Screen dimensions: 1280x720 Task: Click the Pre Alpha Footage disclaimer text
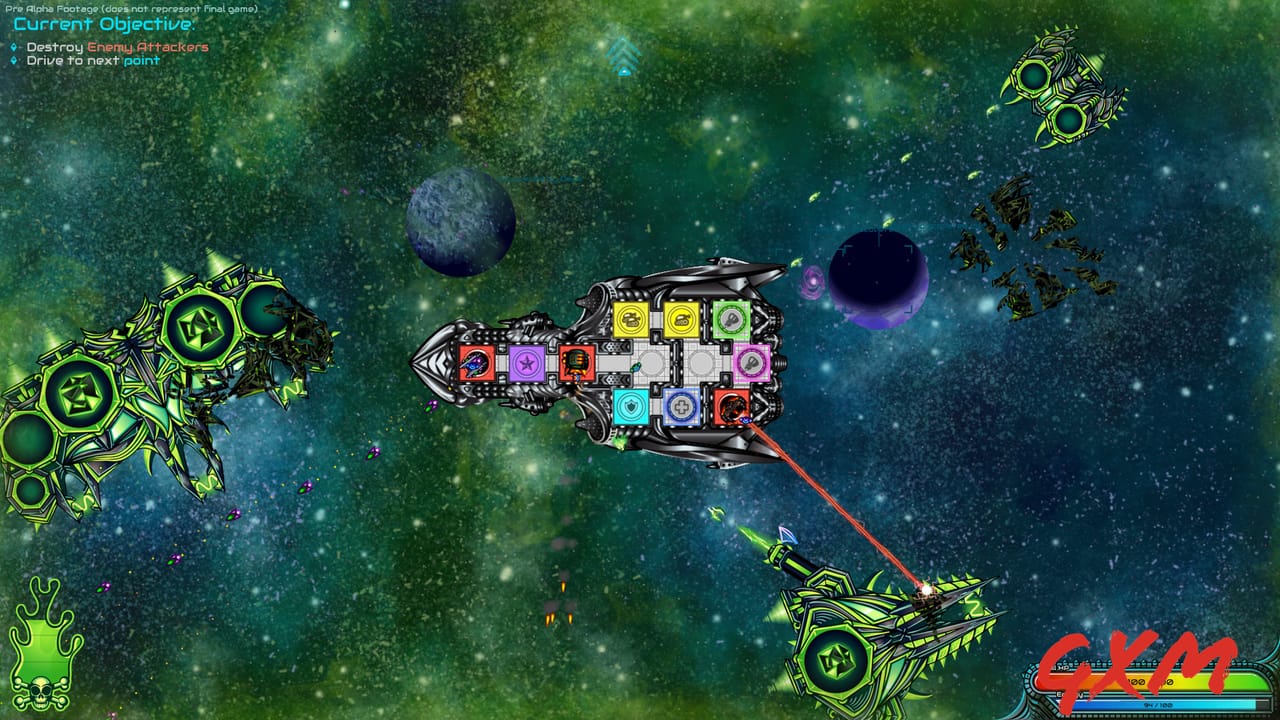pyautogui.click(x=130, y=7)
